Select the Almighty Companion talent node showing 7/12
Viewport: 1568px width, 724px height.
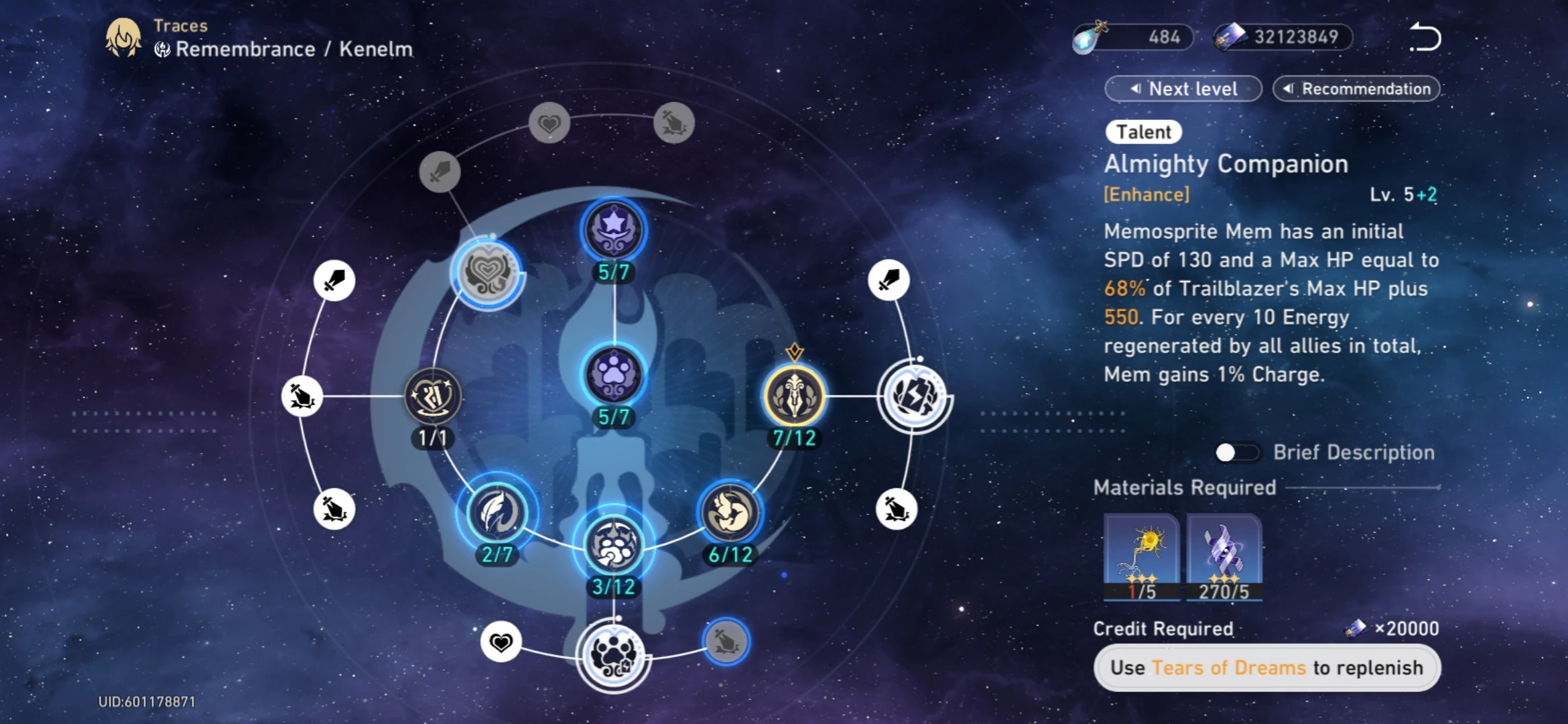[x=794, y=396]
